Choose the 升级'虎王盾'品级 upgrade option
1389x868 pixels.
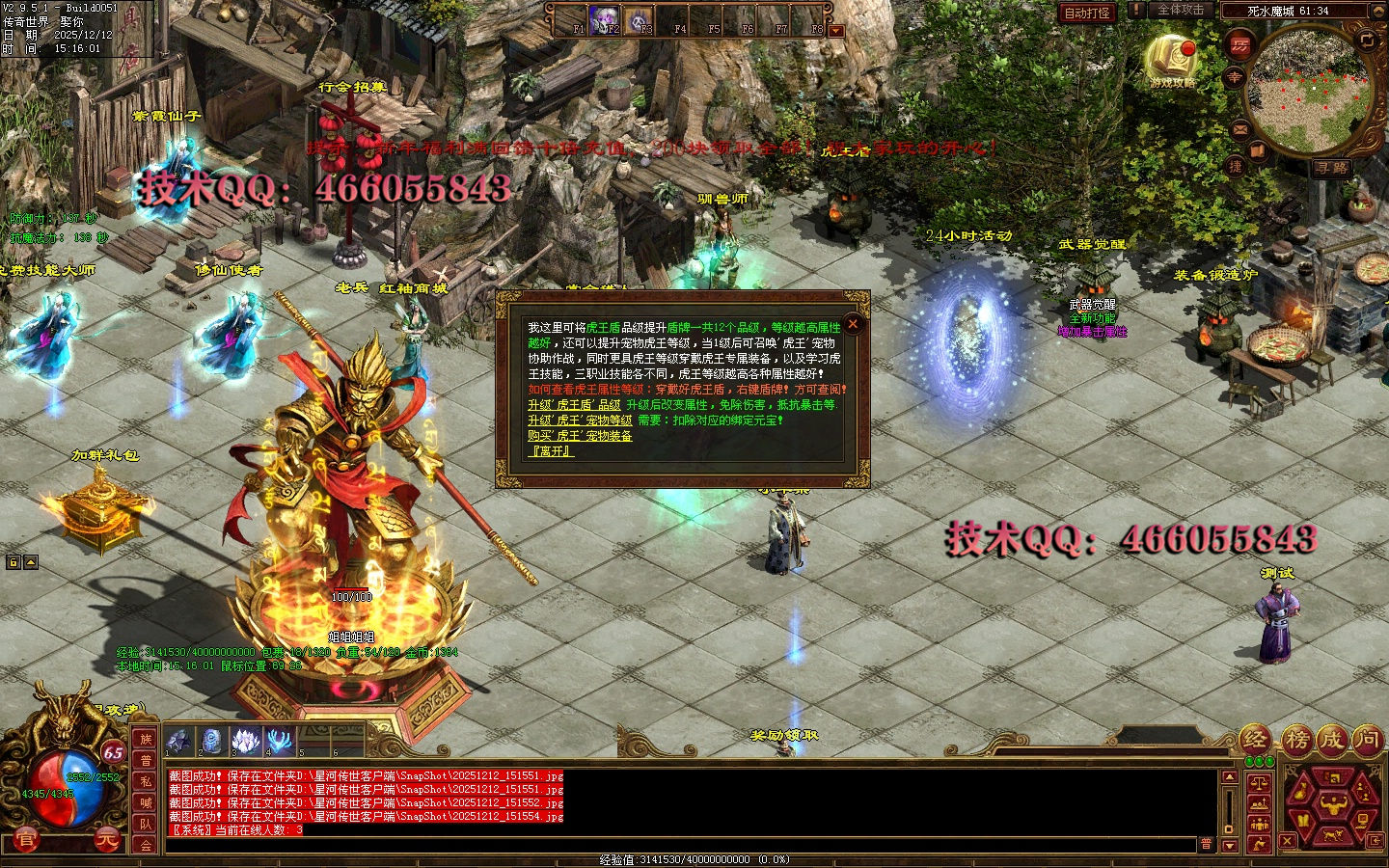(574, 405)
